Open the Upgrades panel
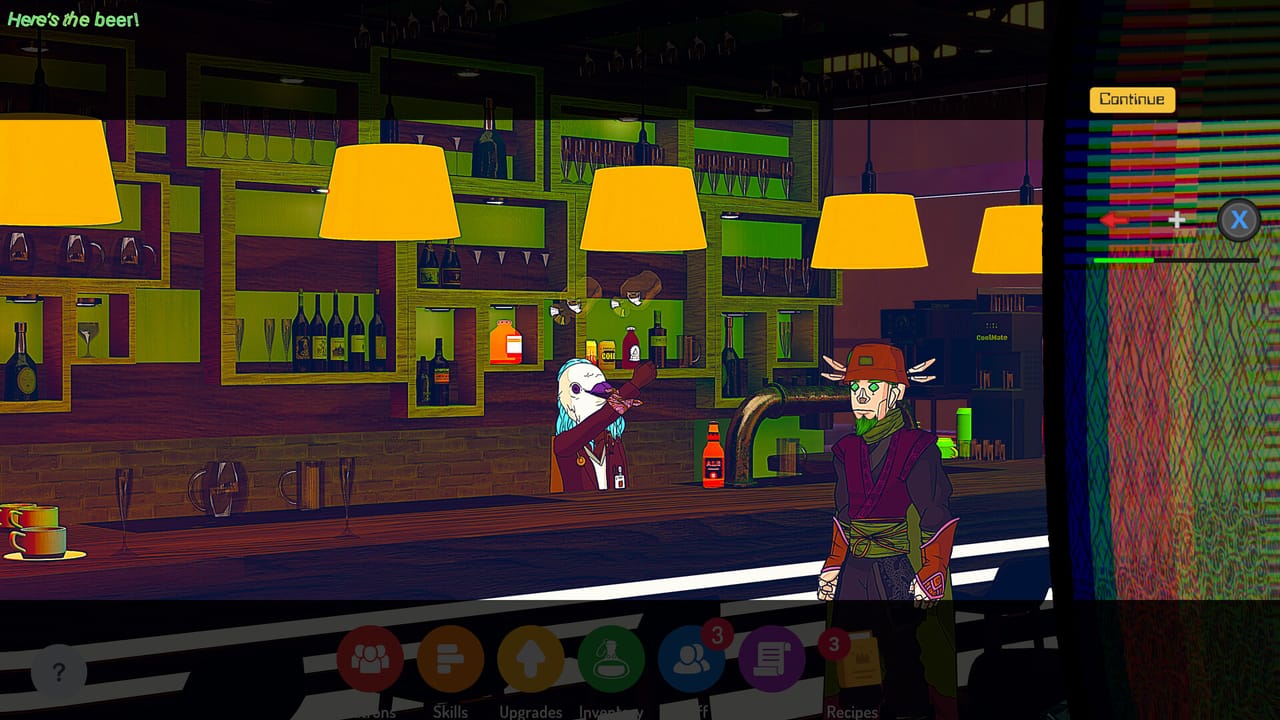This screenshot has height=720, width=1280. [531, 660]
